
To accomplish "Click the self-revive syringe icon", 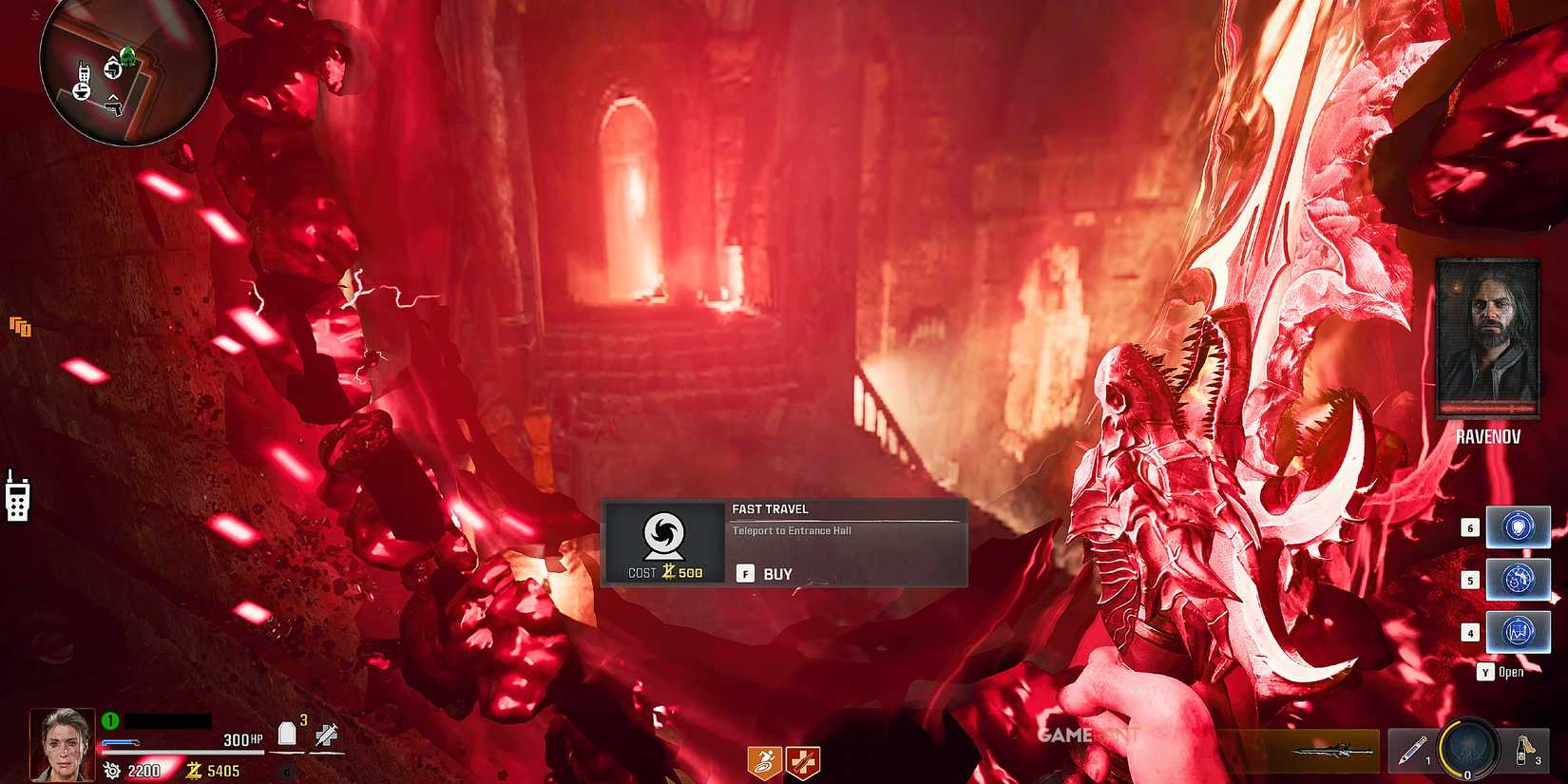I will (326, 734).
